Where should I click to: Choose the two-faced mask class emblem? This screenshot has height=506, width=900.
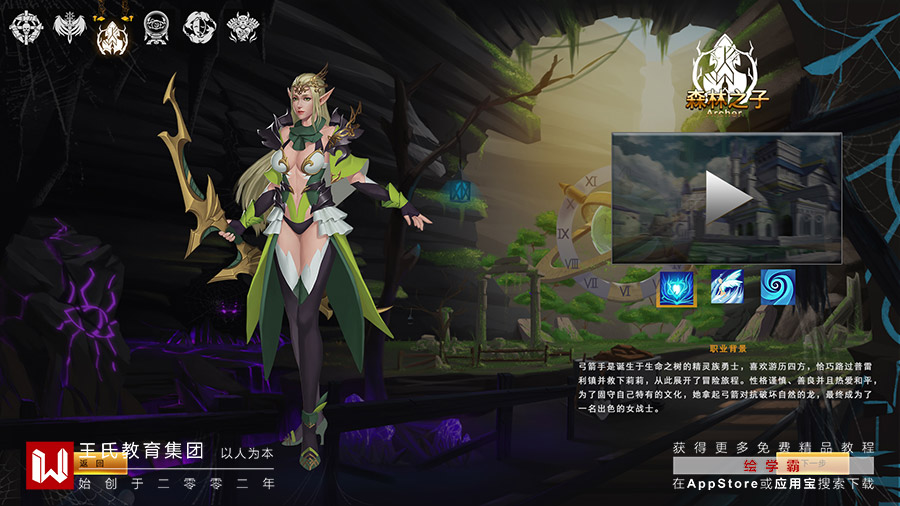click(198, 27)
